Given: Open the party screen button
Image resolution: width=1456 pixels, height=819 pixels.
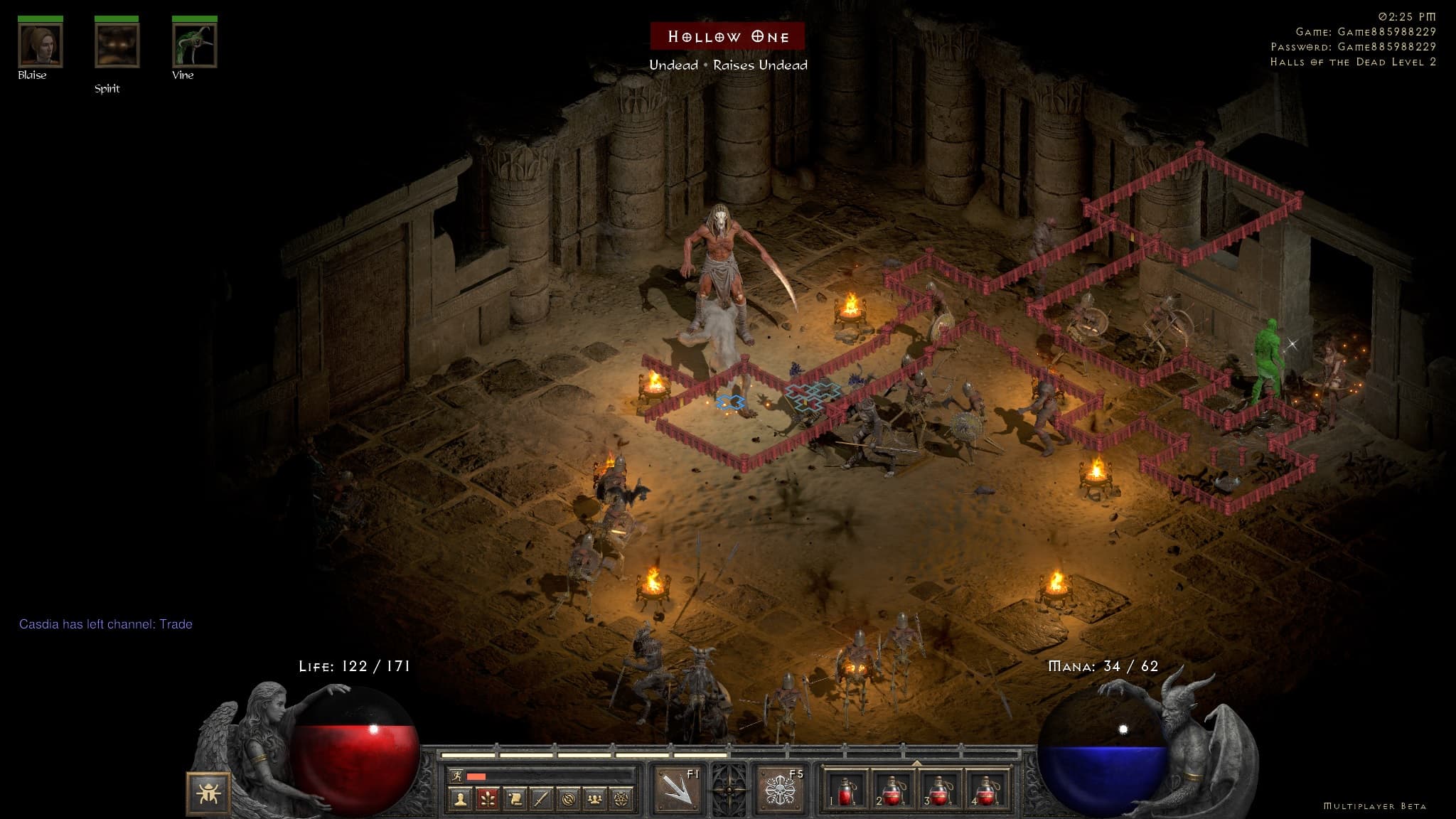Looking at the screenshot, I should tap(594, 800).
